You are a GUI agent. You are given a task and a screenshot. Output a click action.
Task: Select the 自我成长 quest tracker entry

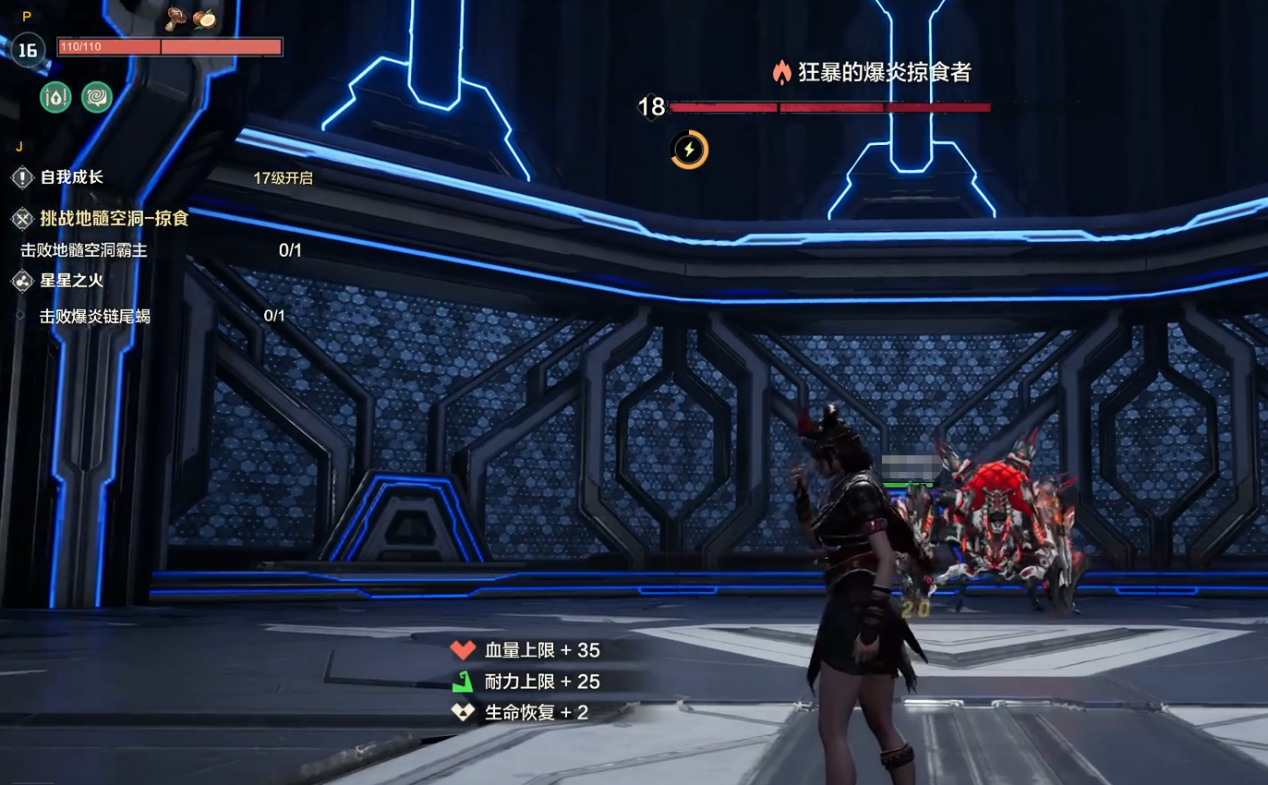coord(71,178)
